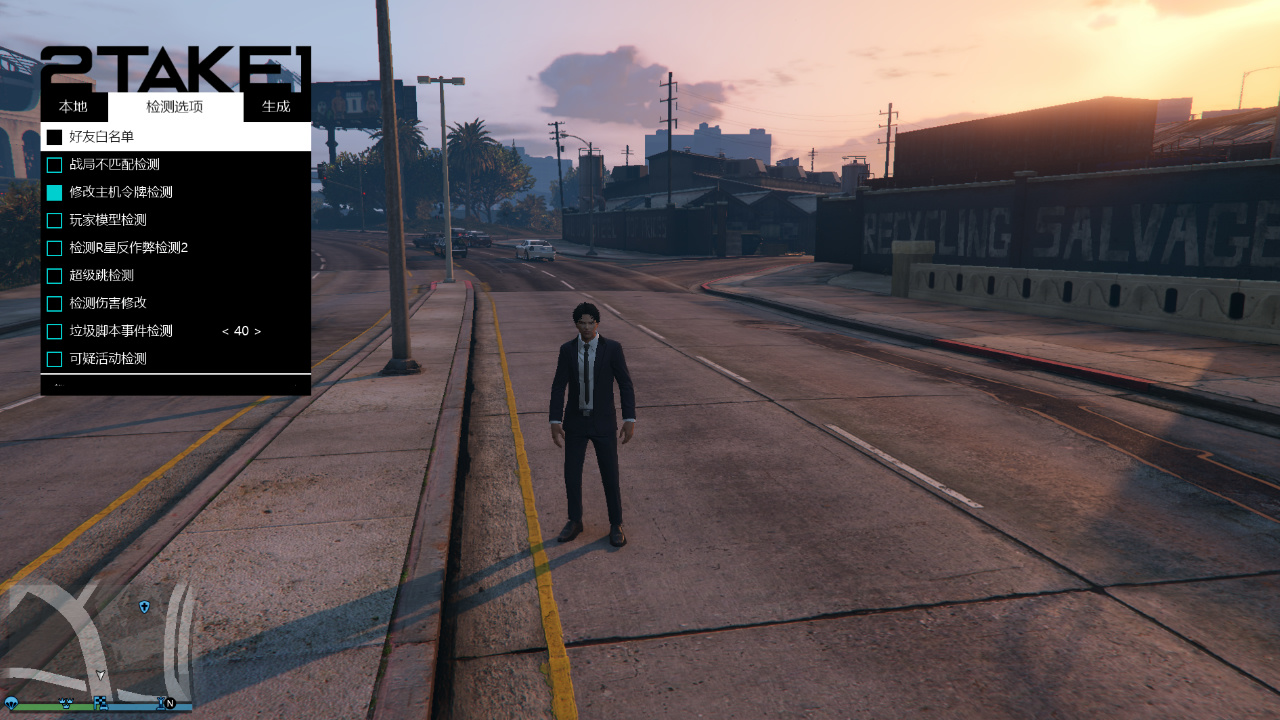Increase the 垃圾脚本事件检测 value with right arrow

click(258, 331)
